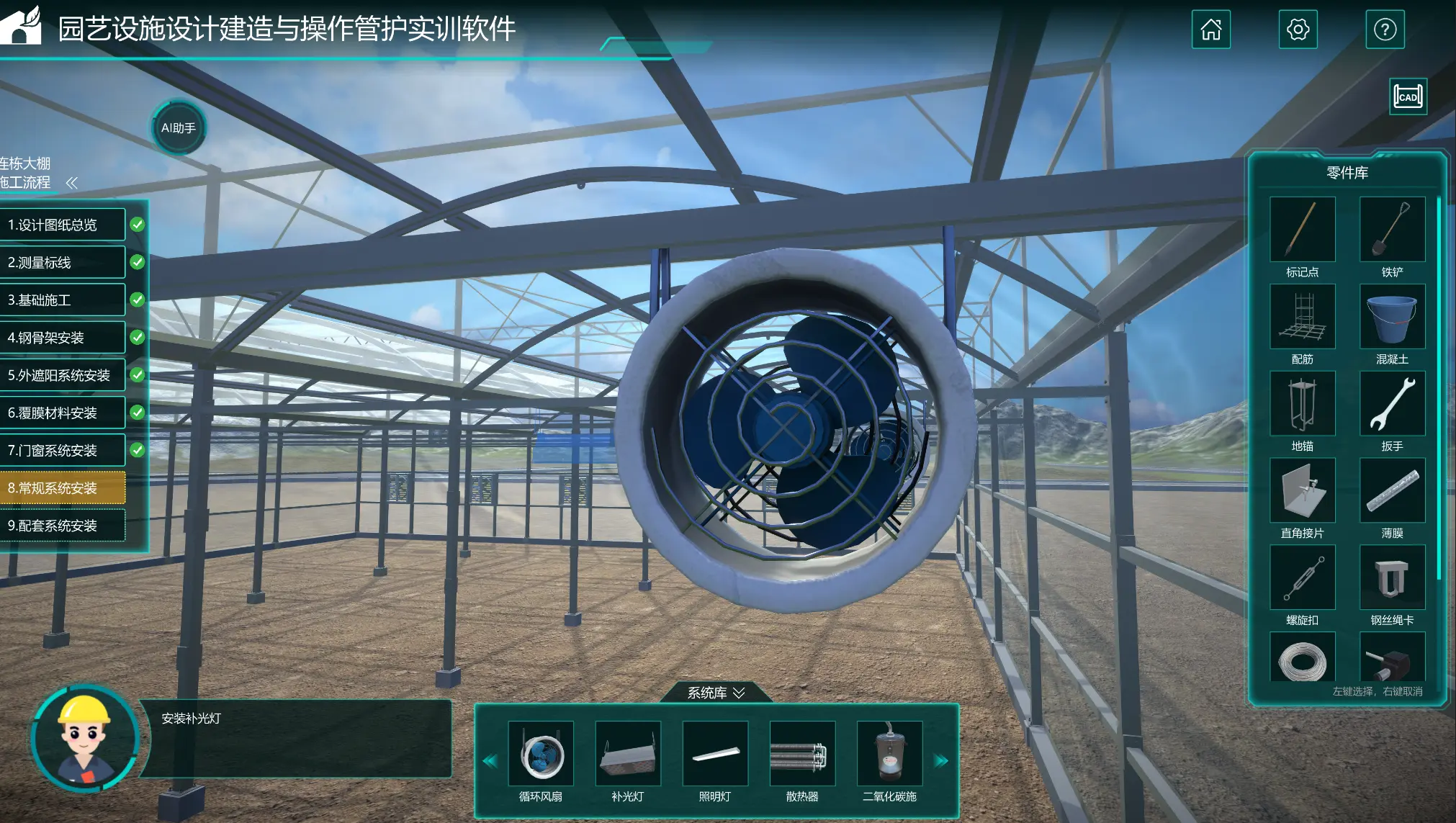Image resolution: width=1456 pixels, height=823 pixels.
Task: Select the 扳手 wrench part
Action: [1391, 403]
